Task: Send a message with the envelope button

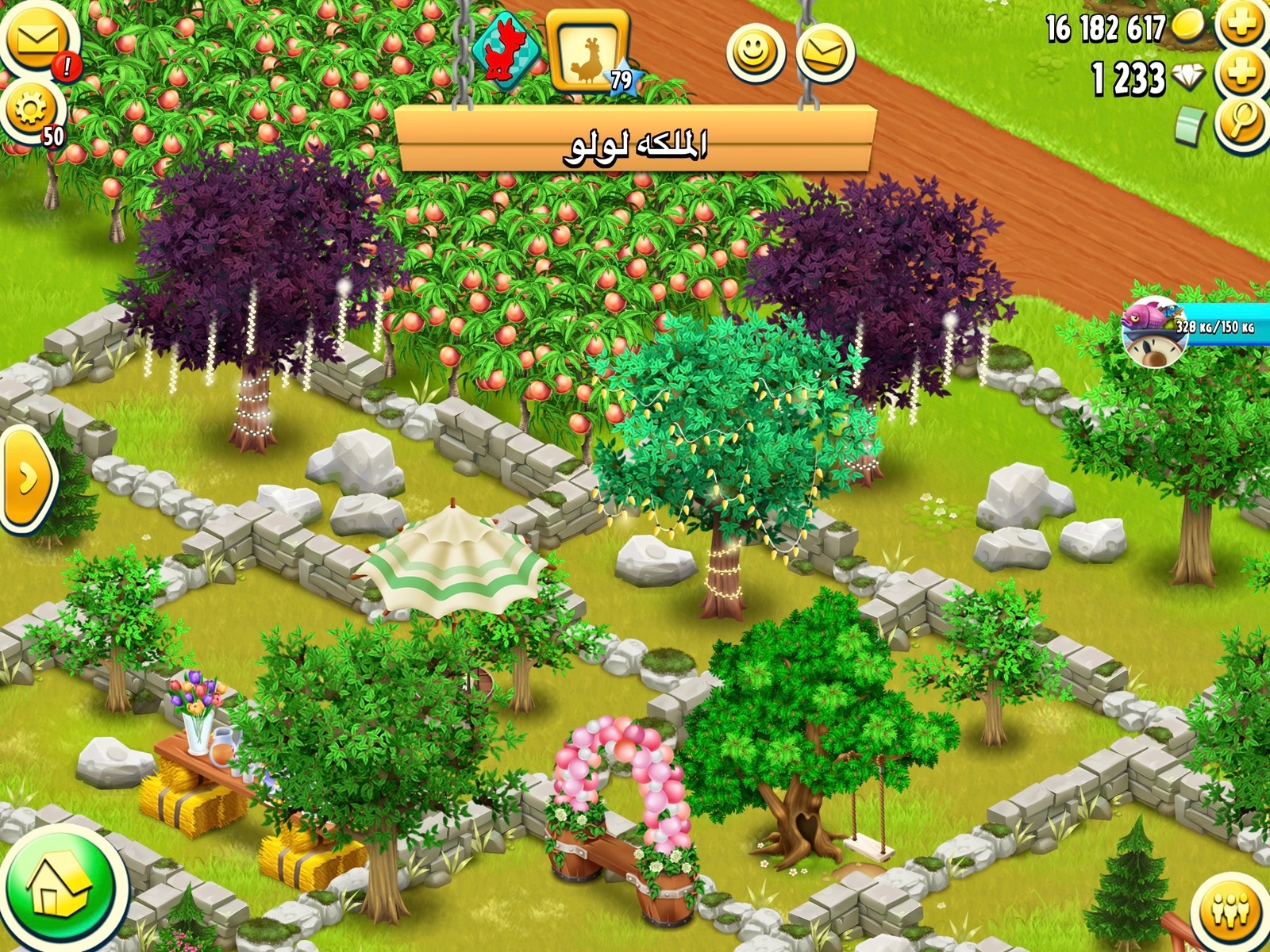Action: (x=825, y=52)
